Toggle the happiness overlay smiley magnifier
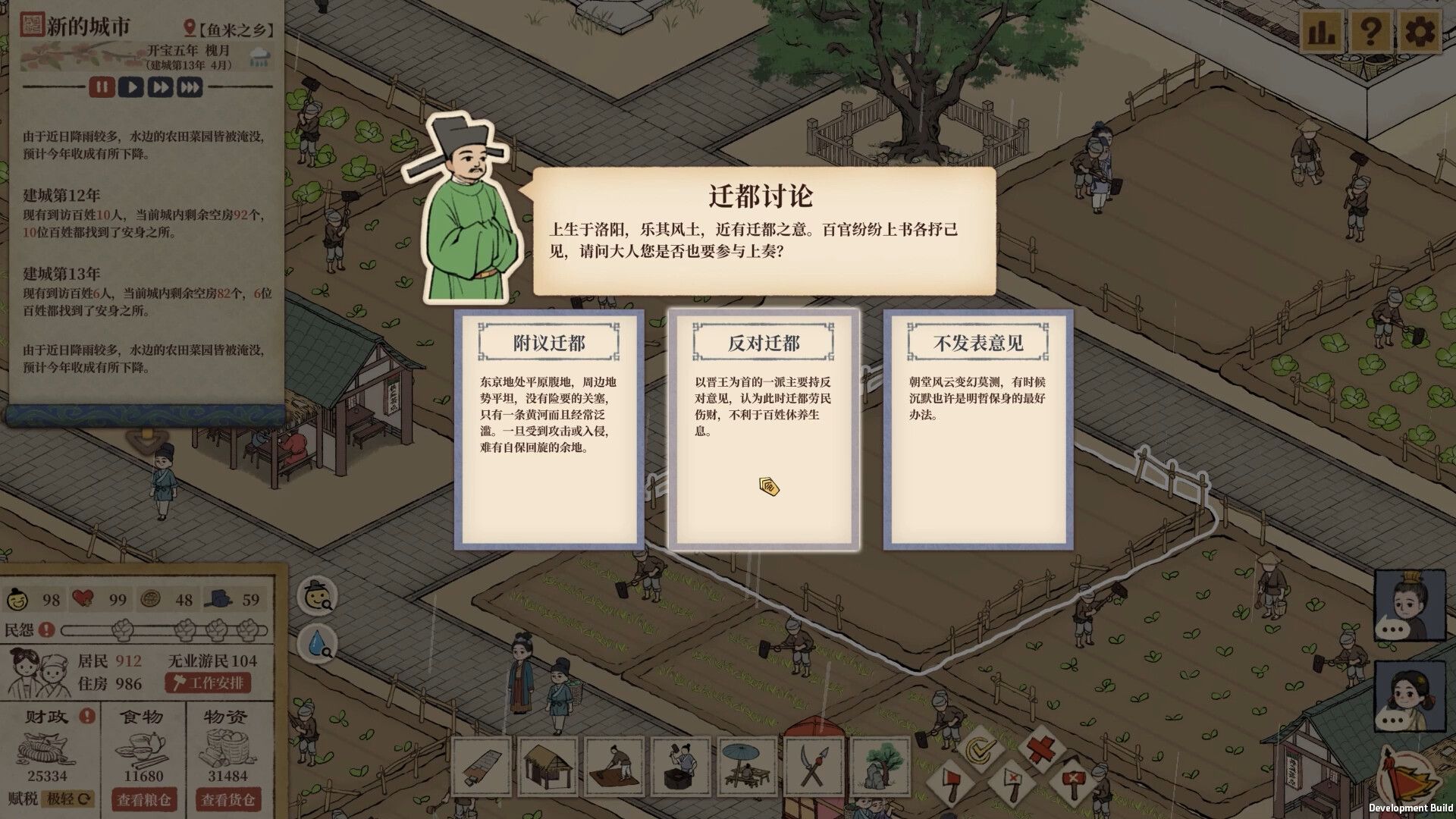Image resolution: width=1456 pixels, height=819 pixels. [x=318, y=599]
